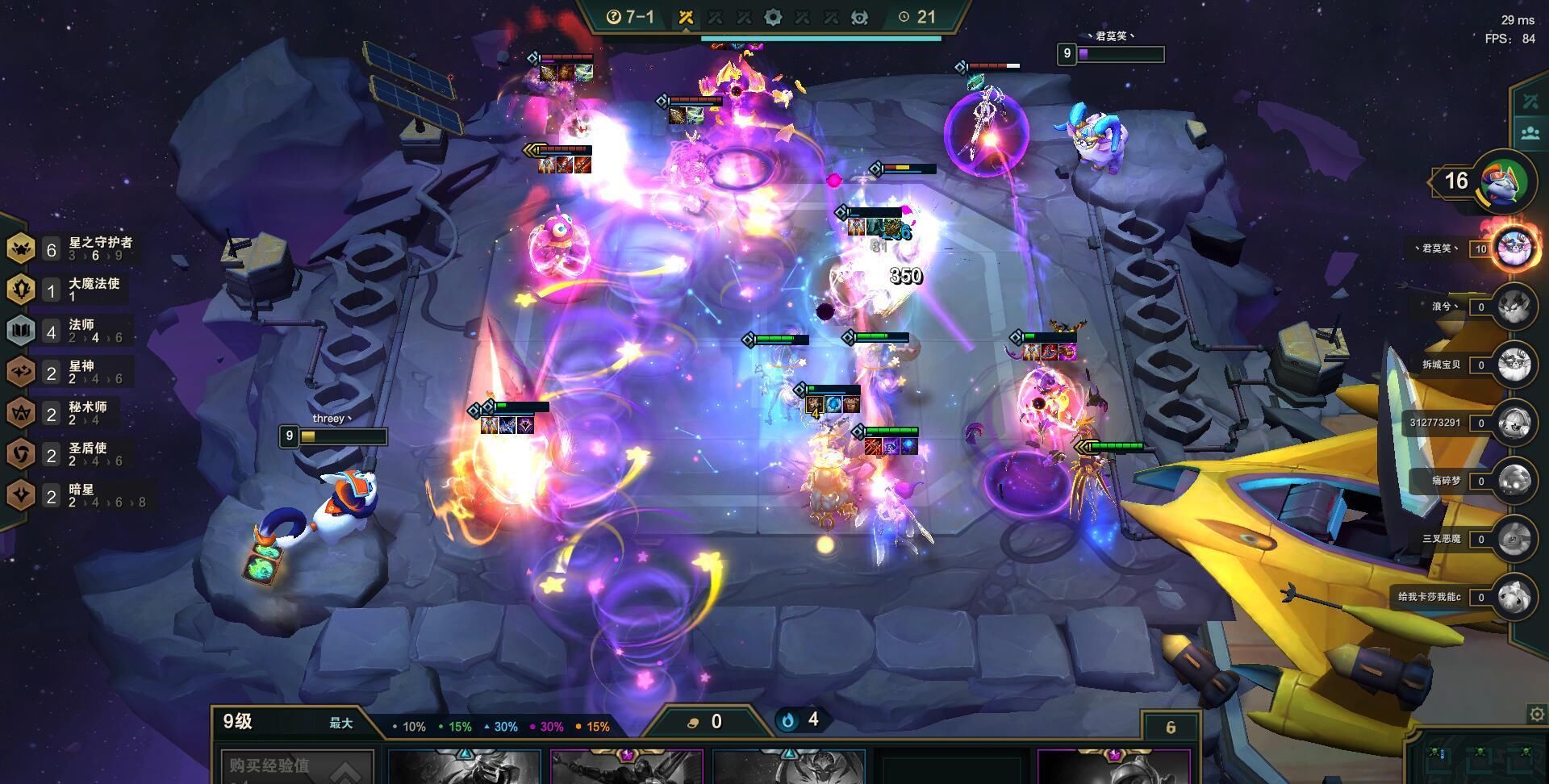This screenshot has width=1549, height=784.
Task: Select the 星之守护者 trait entry
Action: point(71,248)
